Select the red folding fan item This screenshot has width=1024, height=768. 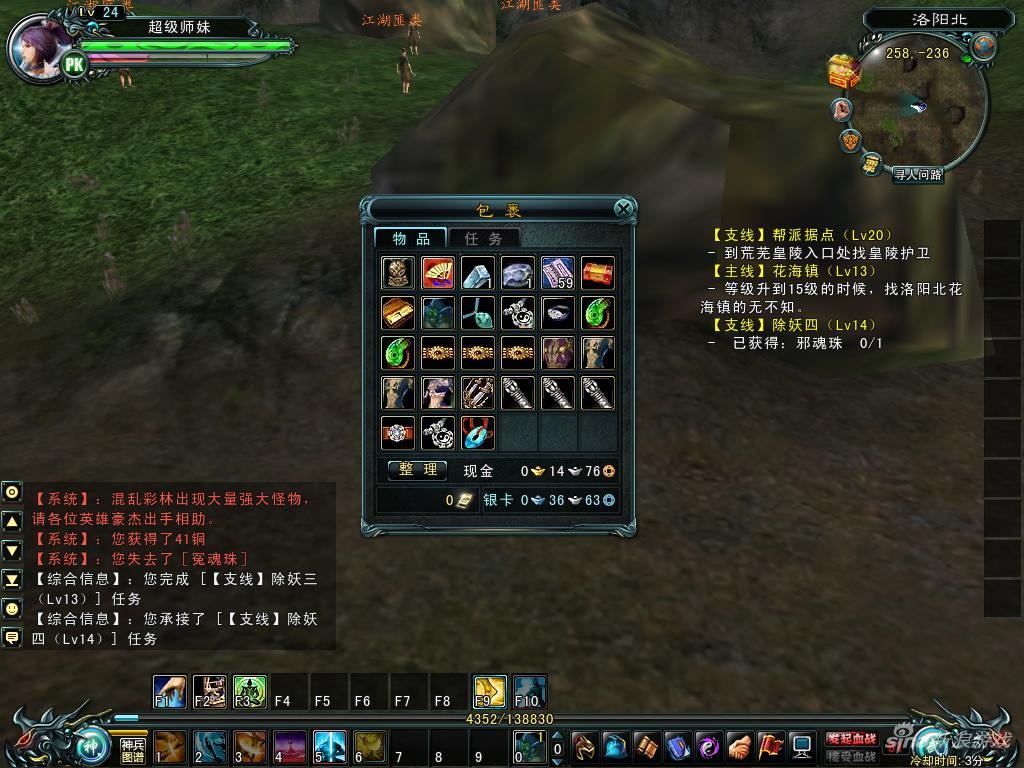pos(438,273)
